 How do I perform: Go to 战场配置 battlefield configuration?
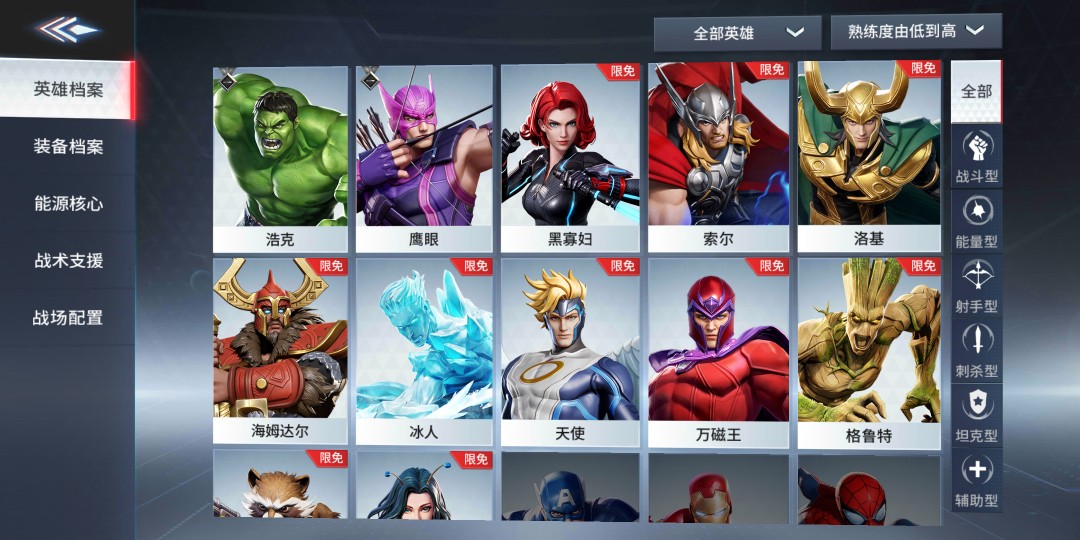coord(68,318)
